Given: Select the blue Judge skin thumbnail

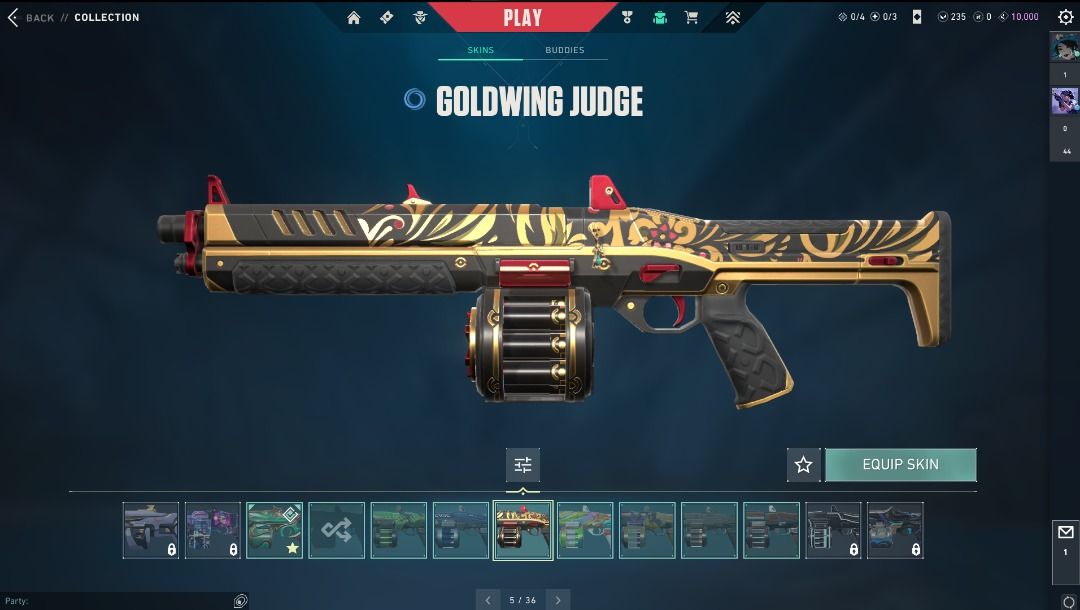Looking at the screenshot, I should pyautogui.click(x=461, y=530).
